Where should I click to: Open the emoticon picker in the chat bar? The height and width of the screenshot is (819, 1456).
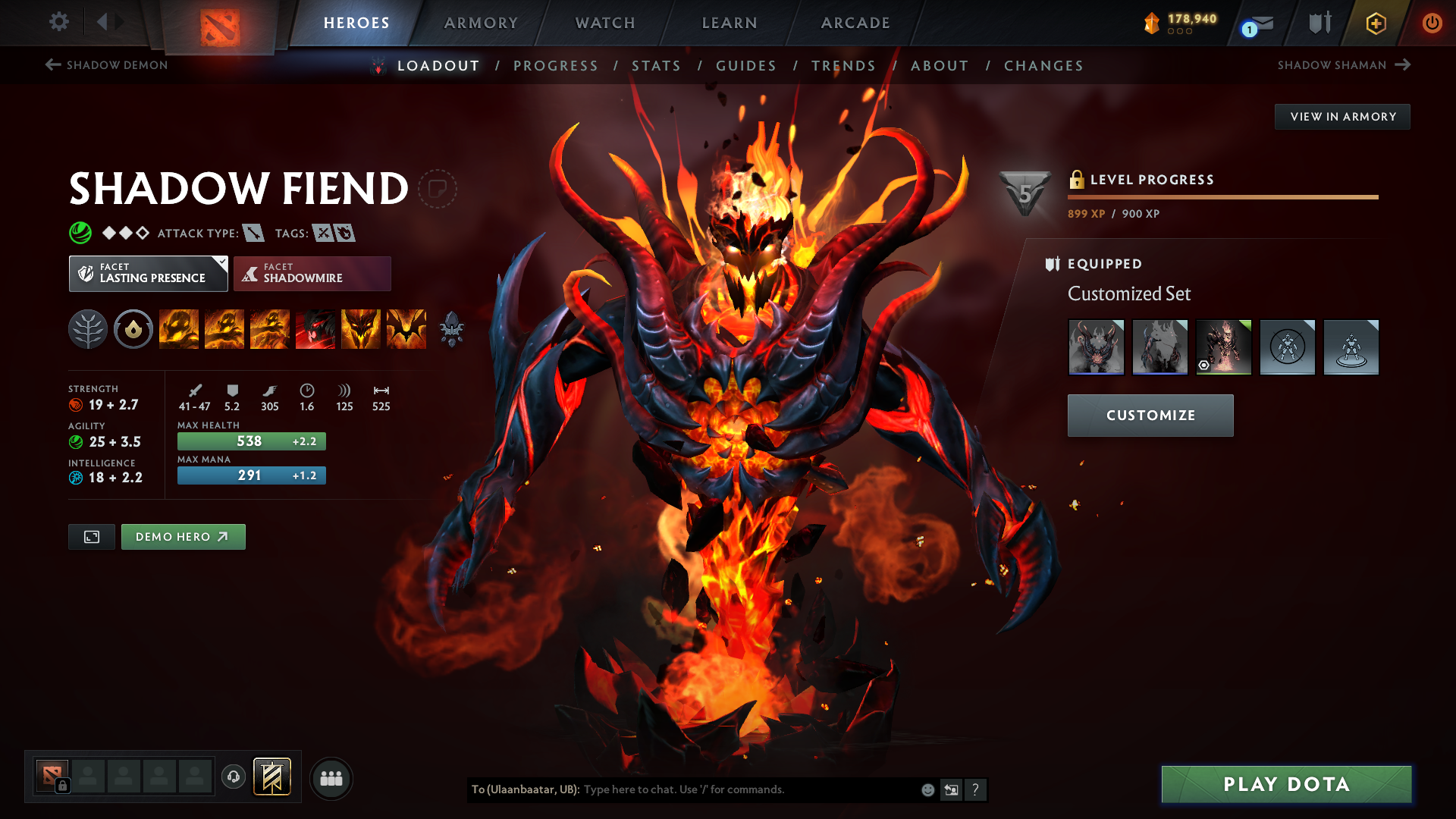coord(927,789)
